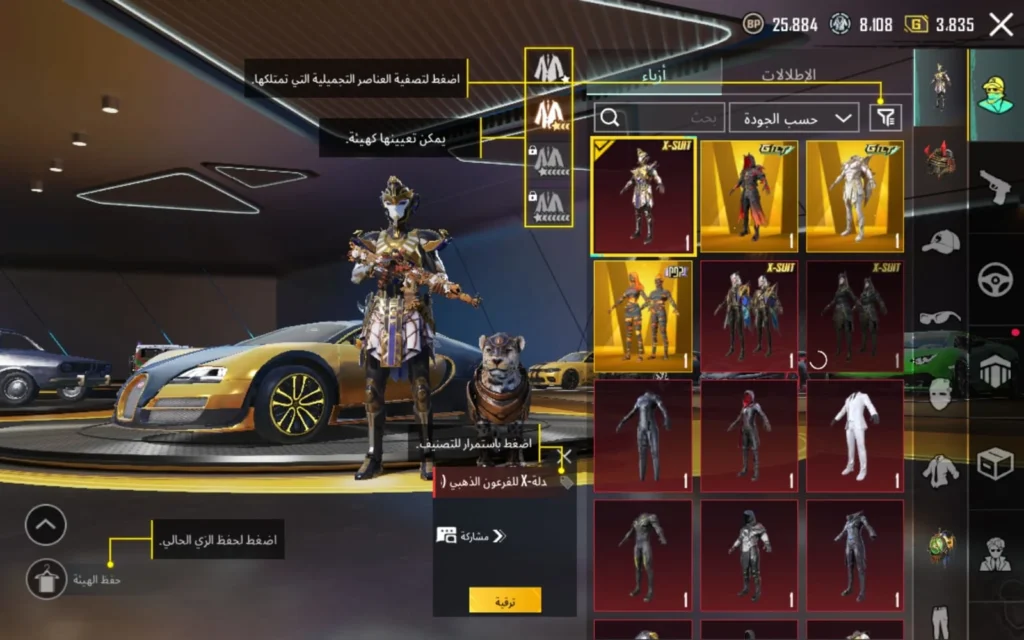Open the steering wheel vehicle category
The width and height of the screenshot is (1024, 640).
(x=995, y=279)
